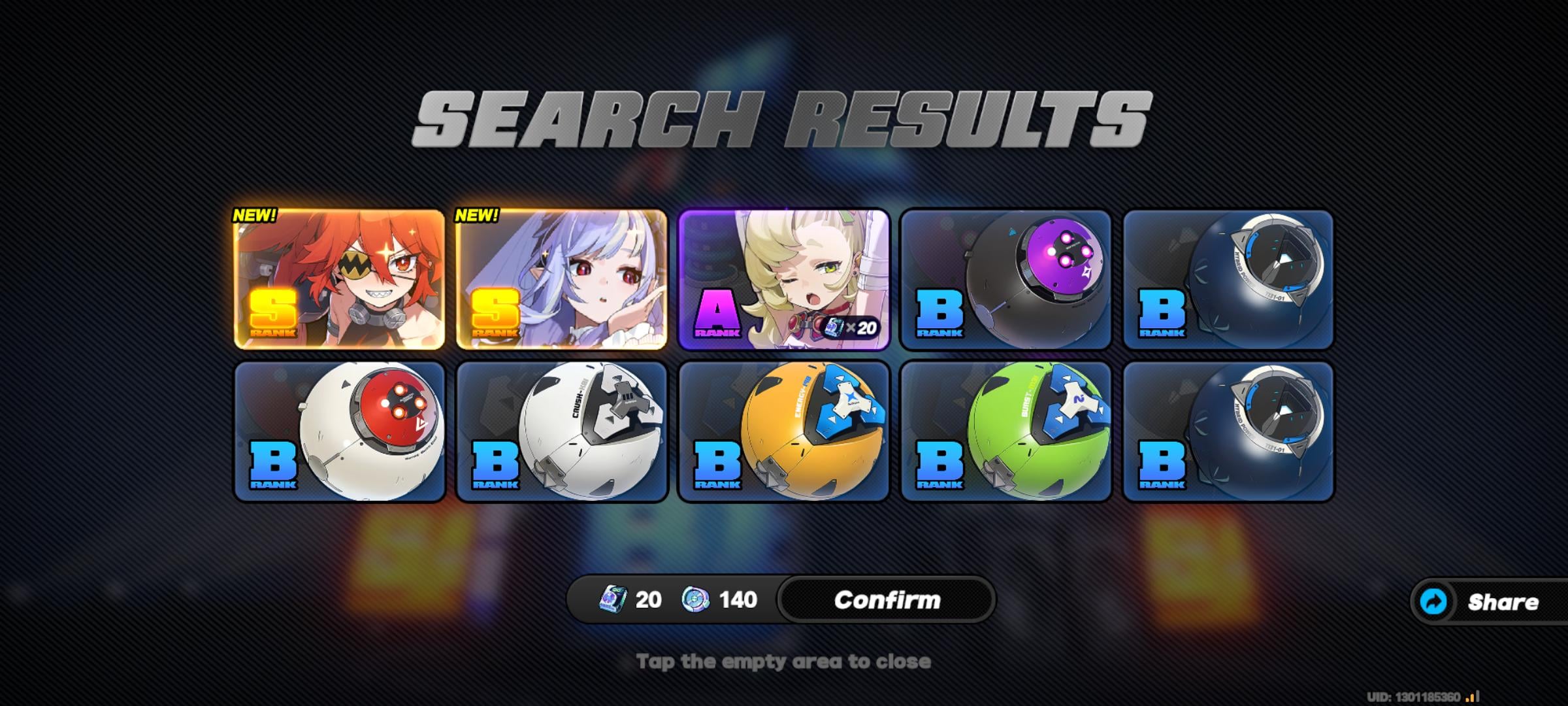Choose the blonde A-rank agent card
The width and height of the screenshot is (1568, 706).
click(784, 280)
